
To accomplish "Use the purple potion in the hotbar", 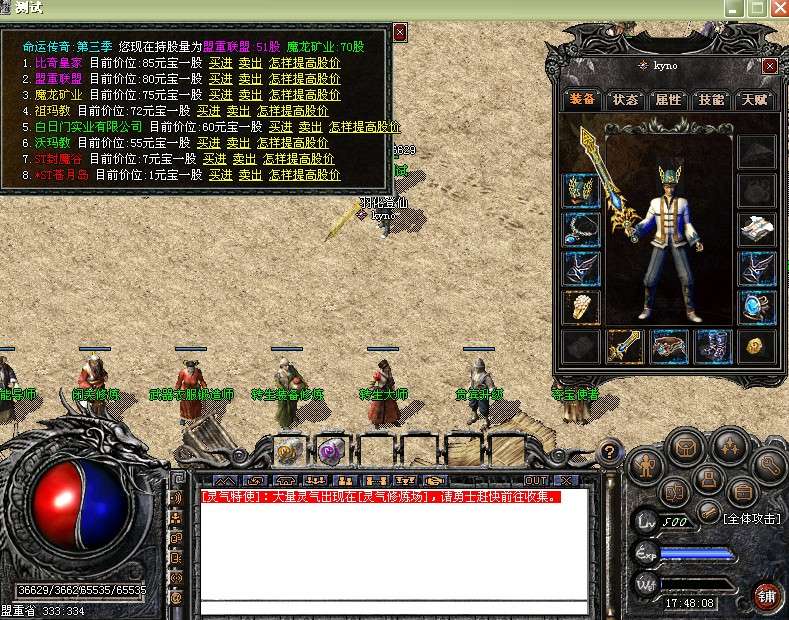I will coord(331,450).
